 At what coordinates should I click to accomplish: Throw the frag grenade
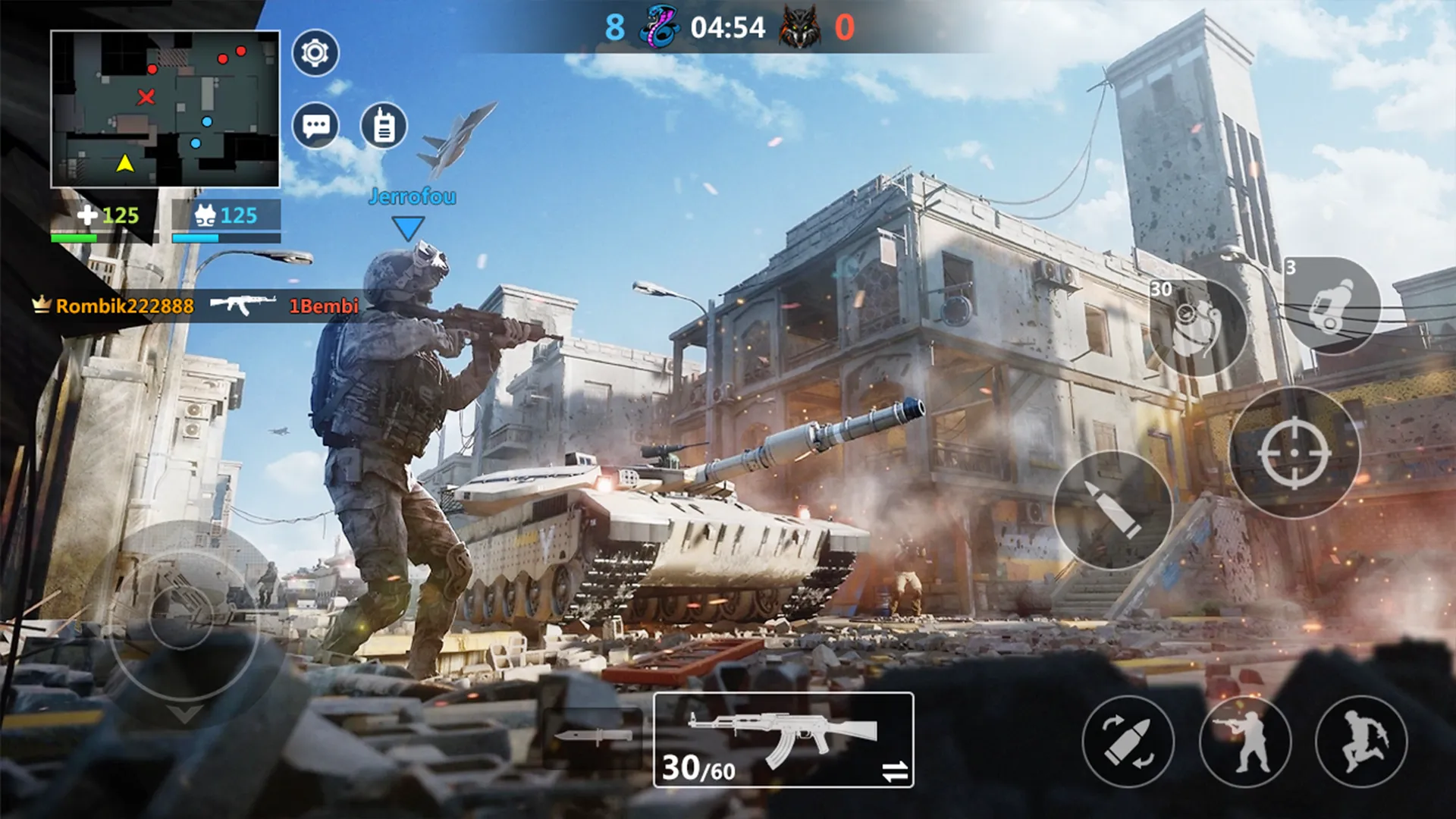(x=1197, y=326)
